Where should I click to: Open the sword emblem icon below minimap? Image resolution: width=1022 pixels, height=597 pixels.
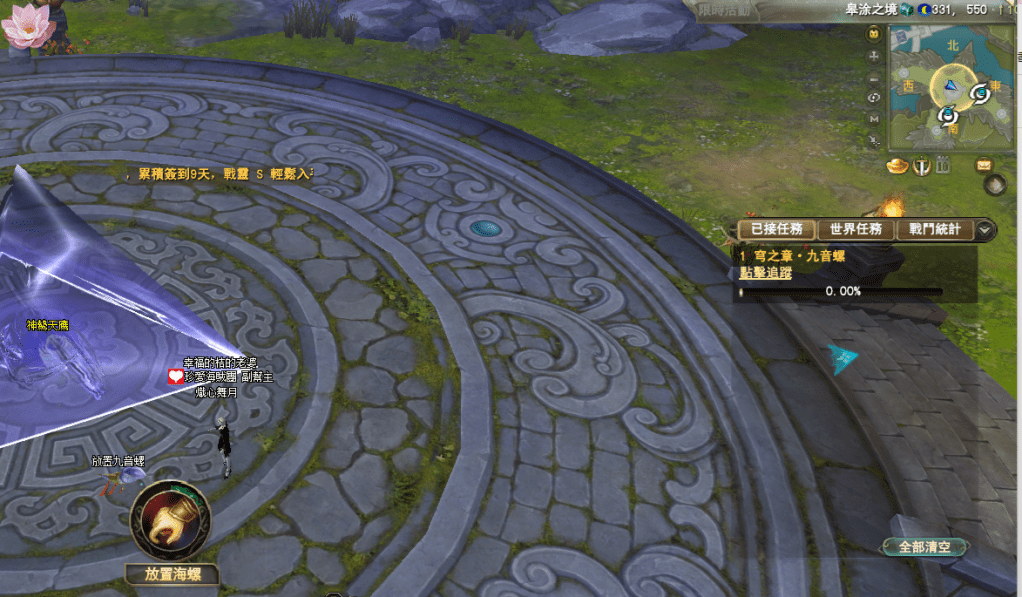[x=922, y=166]
